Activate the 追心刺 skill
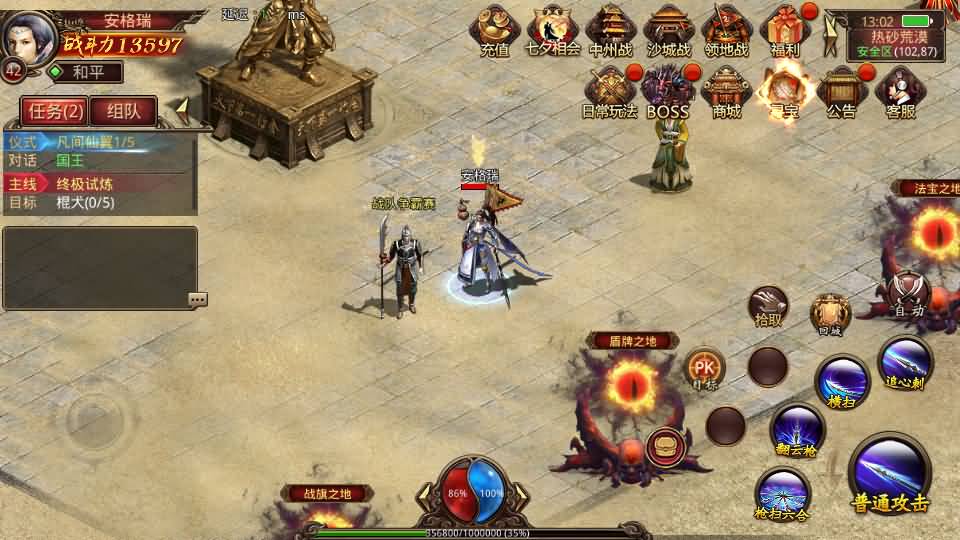Viewport: 960px width, 540px height. click(x=904, y=362)
